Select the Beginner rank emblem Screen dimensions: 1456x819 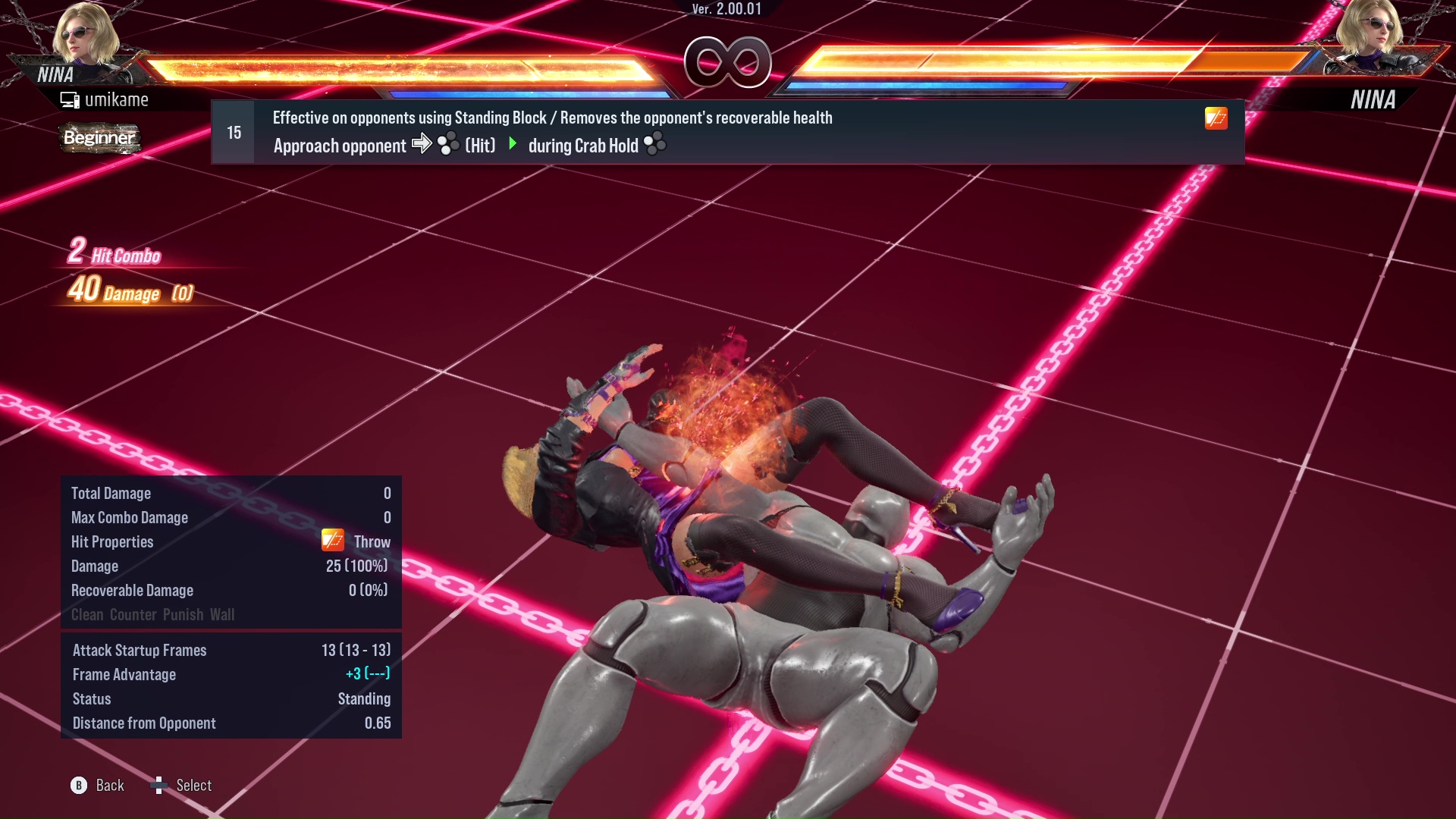[99, 139]
